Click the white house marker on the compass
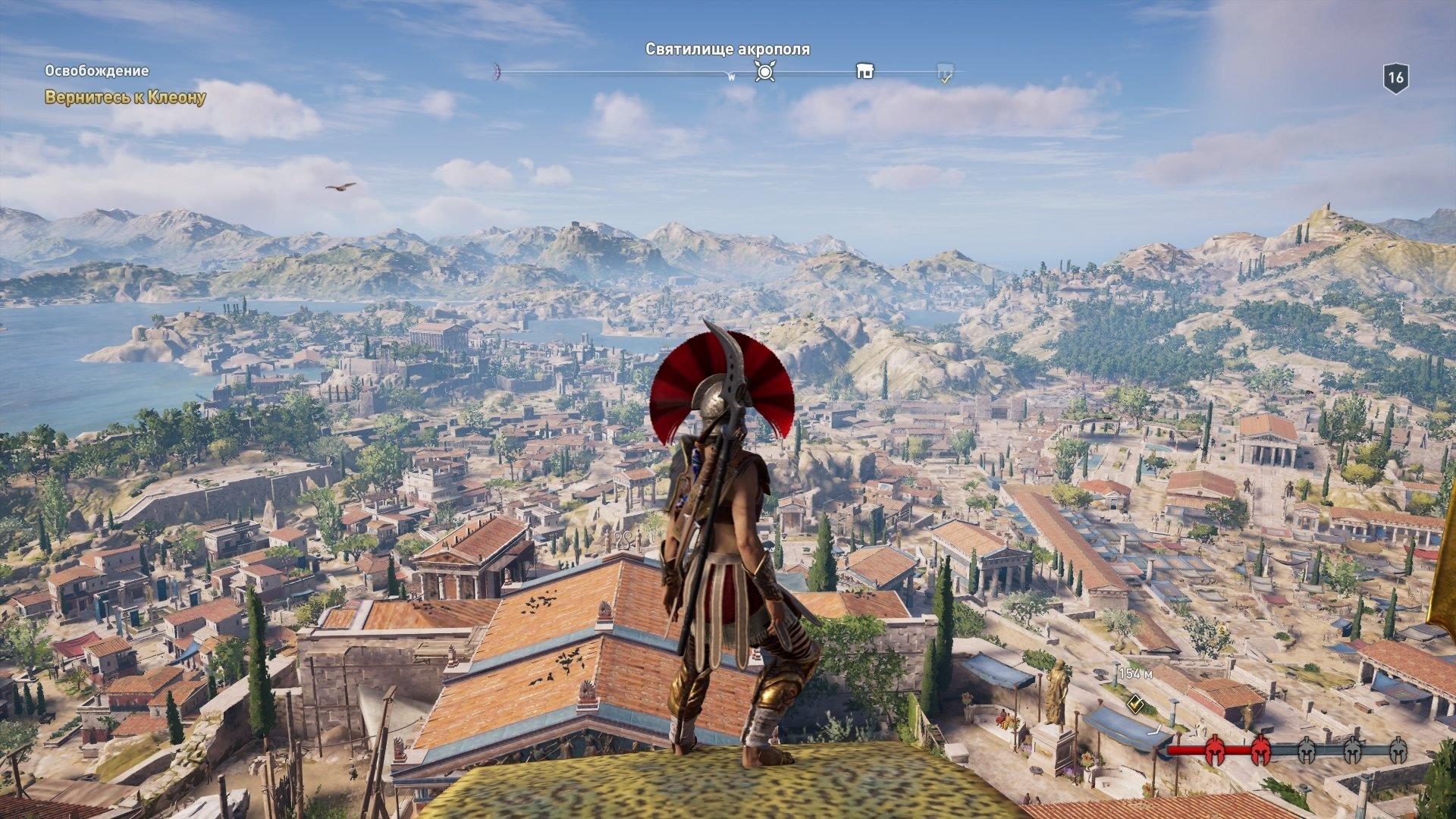The width and height of the screenshot is (1456, 819). (x=864, y=71)
